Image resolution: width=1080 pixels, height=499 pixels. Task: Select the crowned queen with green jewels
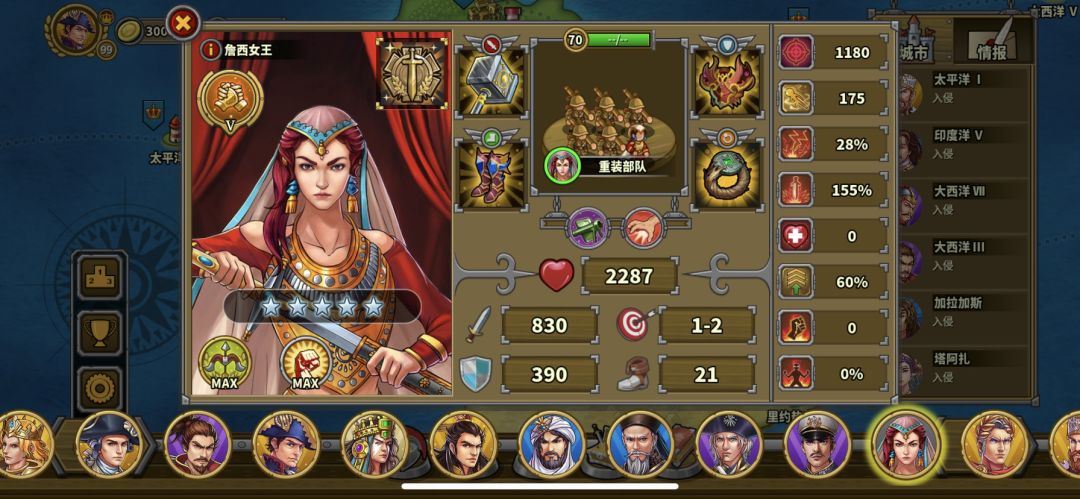pos(373,443)
